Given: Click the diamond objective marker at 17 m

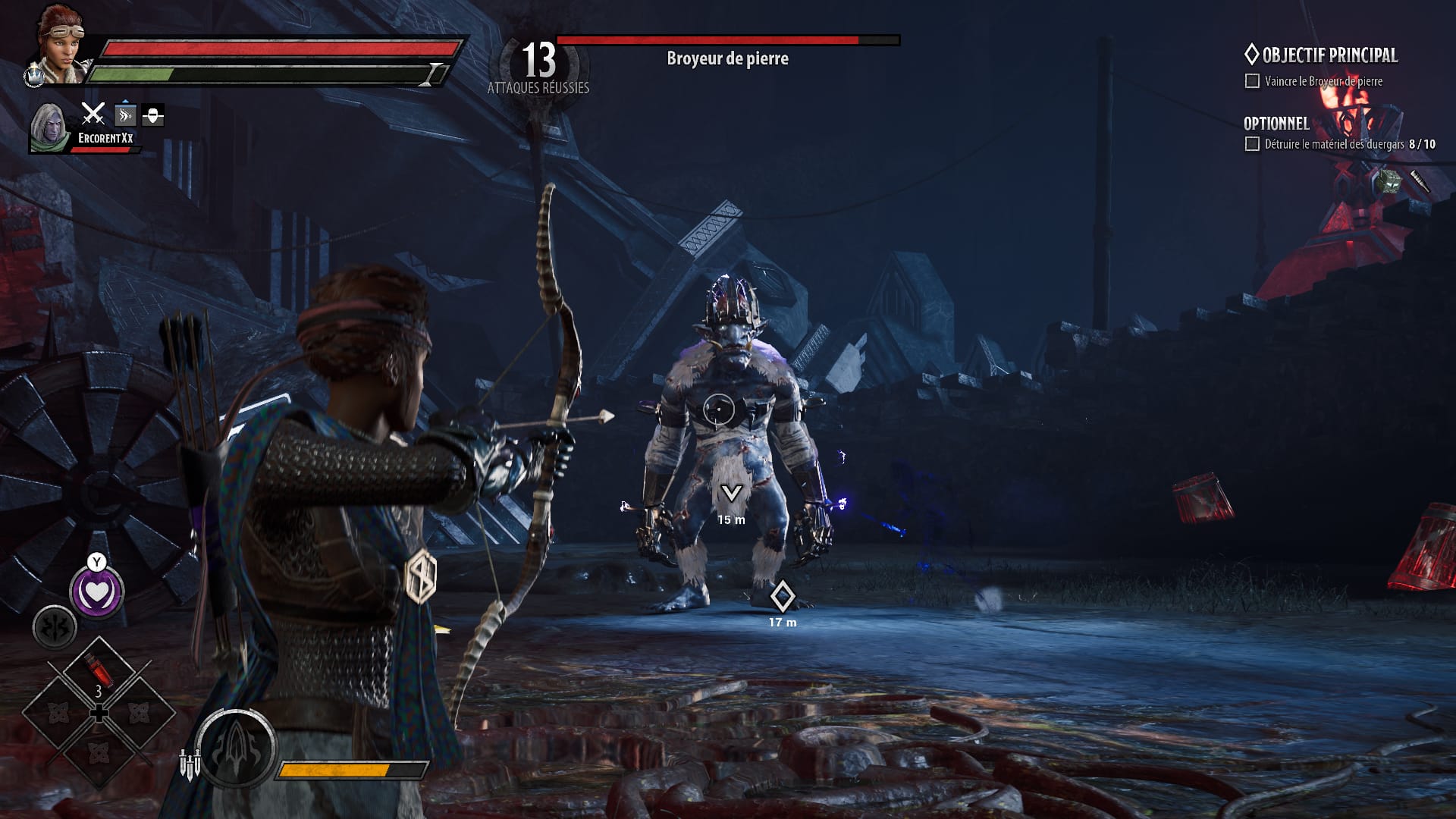Looking at the screenshot, I should coord(782,596).
